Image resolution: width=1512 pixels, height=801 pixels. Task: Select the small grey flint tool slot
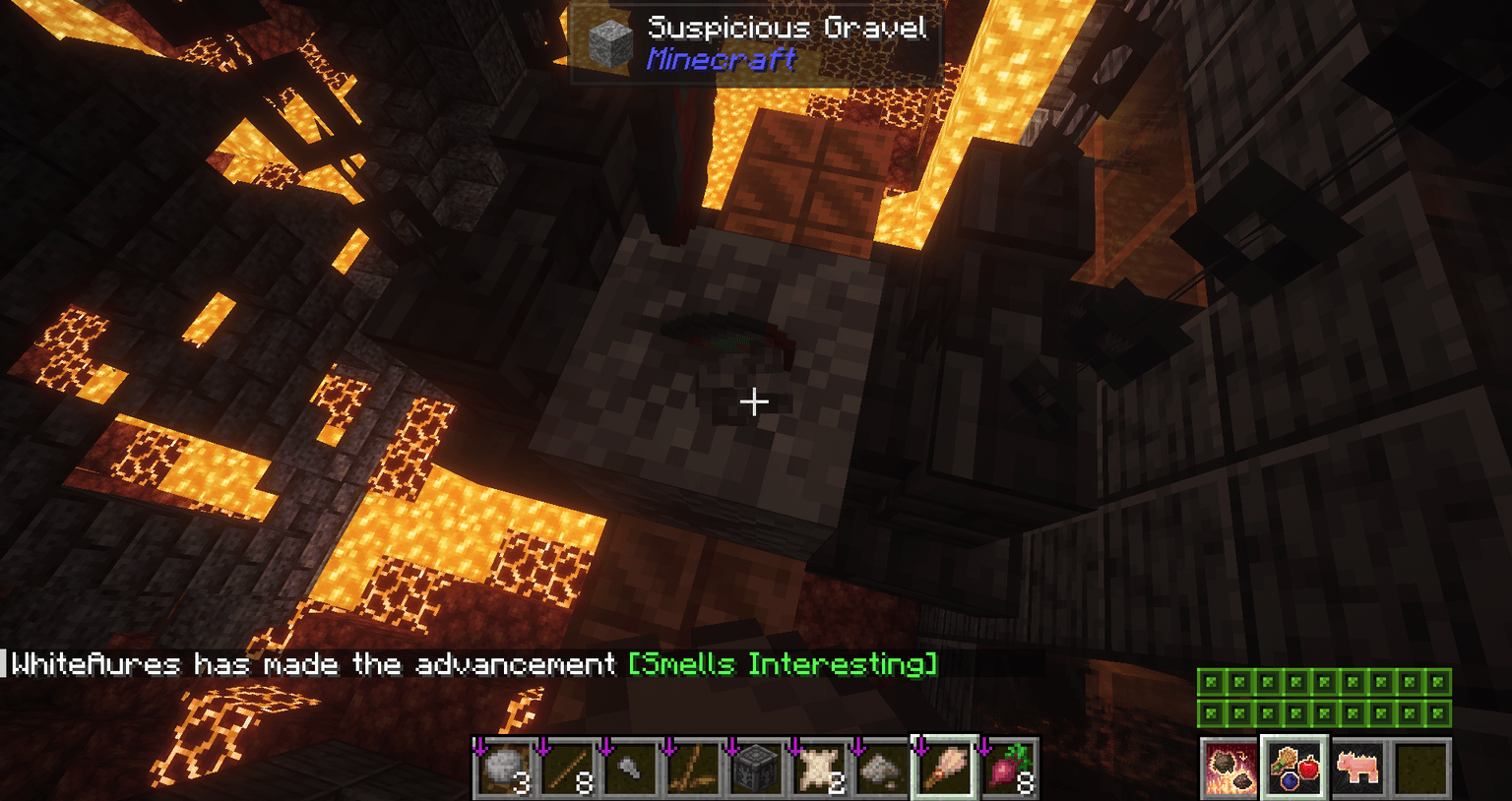630,767
